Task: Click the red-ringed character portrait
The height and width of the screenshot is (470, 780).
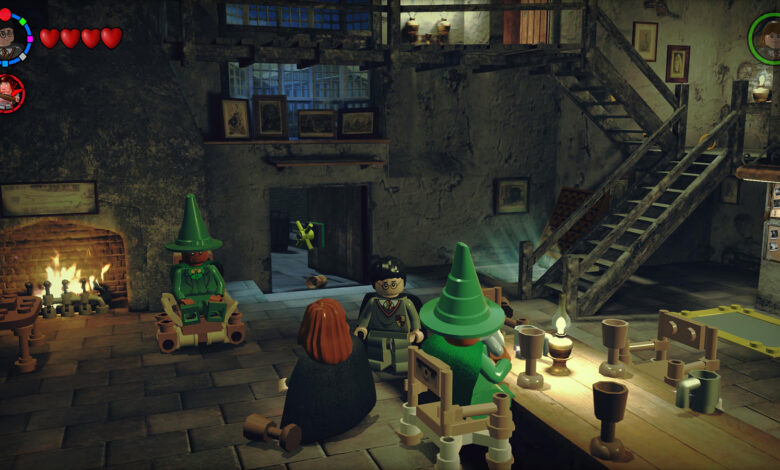Action: [x=9, y=93]
